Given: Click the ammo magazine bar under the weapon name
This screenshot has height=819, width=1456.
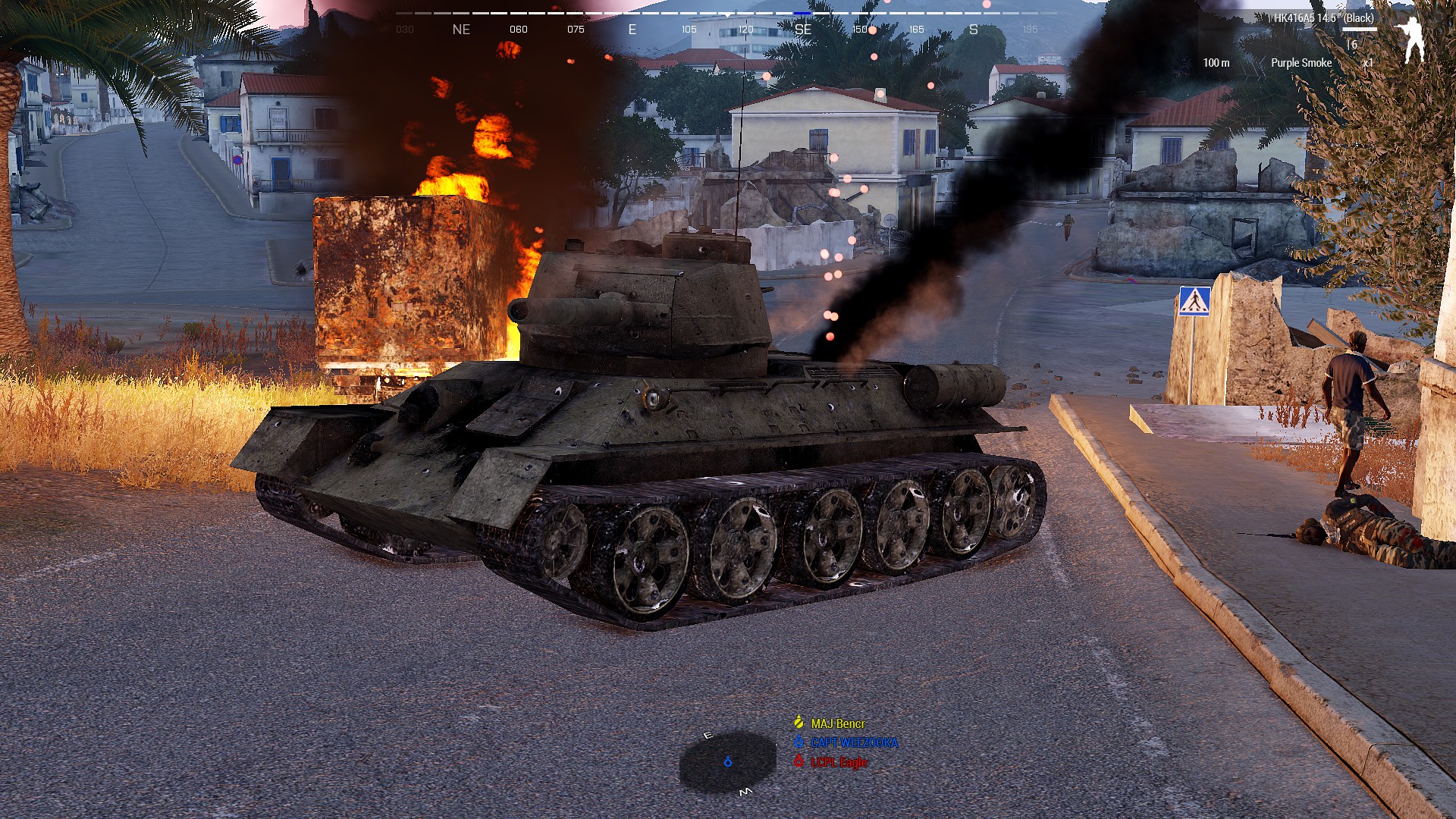Looking at the screenshot, I should pyautogui.click(x=1360, y=29).
